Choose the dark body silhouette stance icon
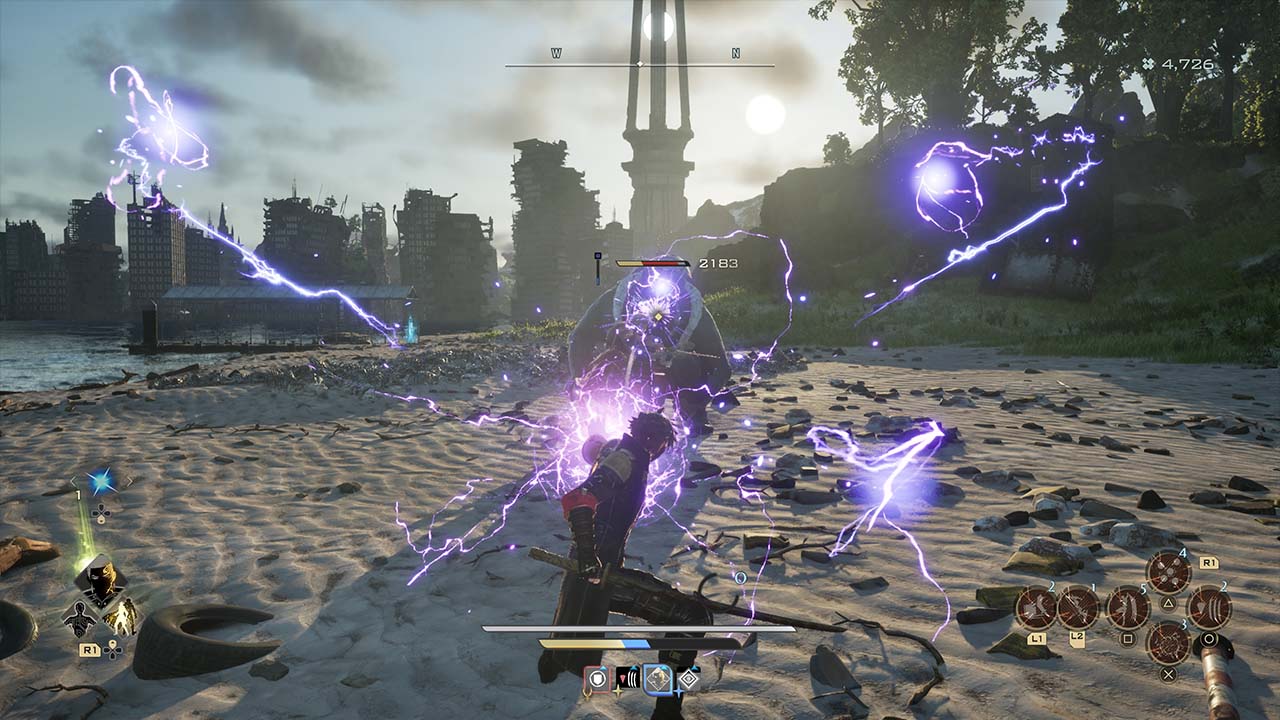Screen dimensions: 1280x720 (79, 618)
